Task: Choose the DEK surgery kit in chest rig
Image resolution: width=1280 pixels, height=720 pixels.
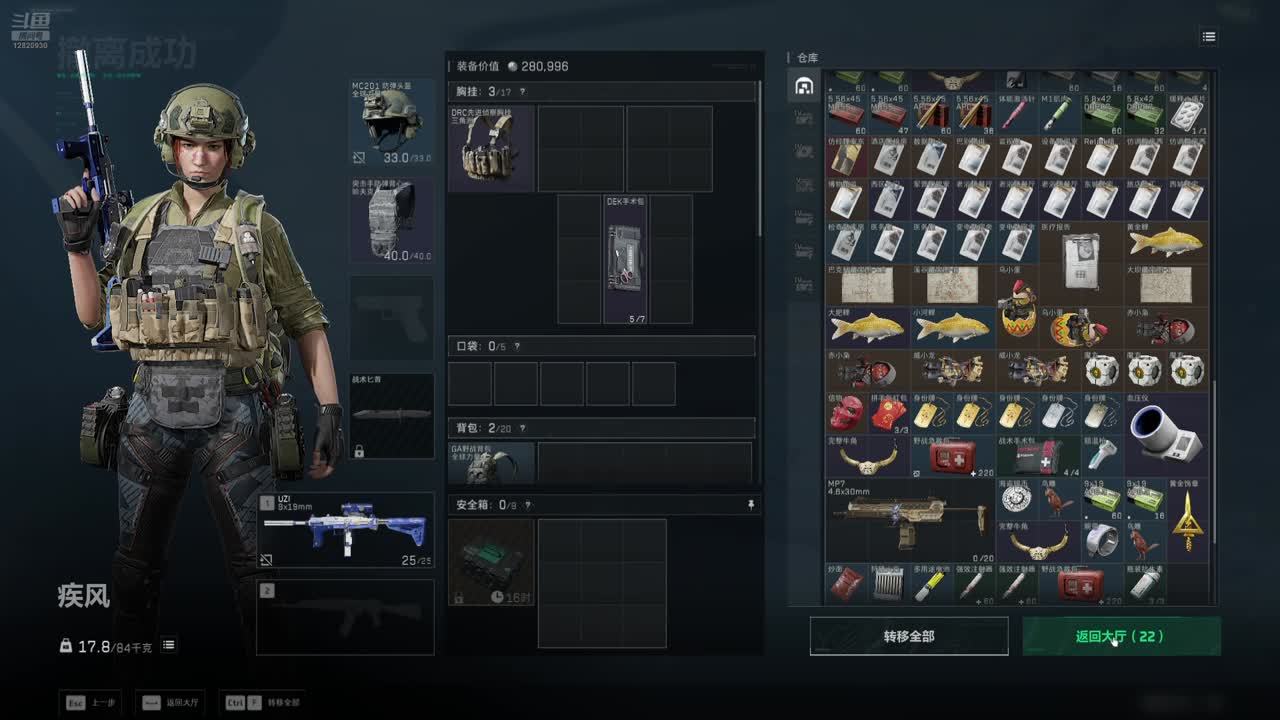Action: [x=626, y=259]
